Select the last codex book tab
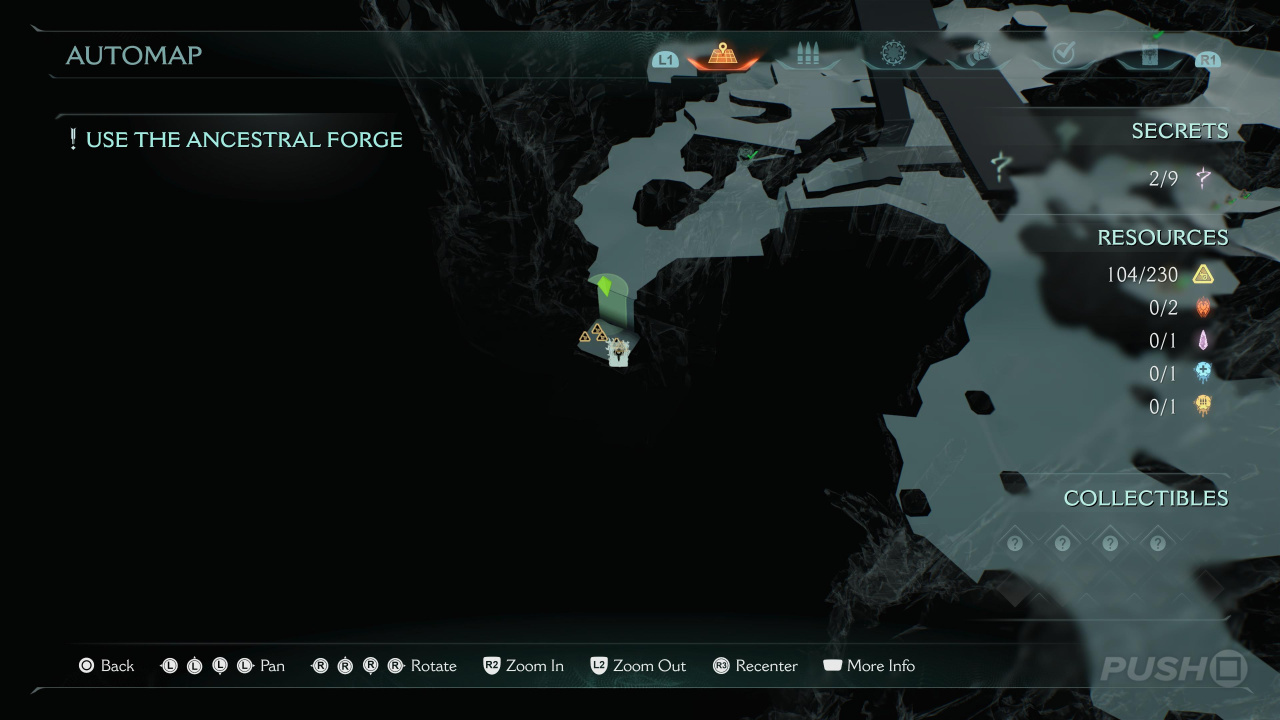Viewport: 1280px width, 720px height. click(1149, 56)
